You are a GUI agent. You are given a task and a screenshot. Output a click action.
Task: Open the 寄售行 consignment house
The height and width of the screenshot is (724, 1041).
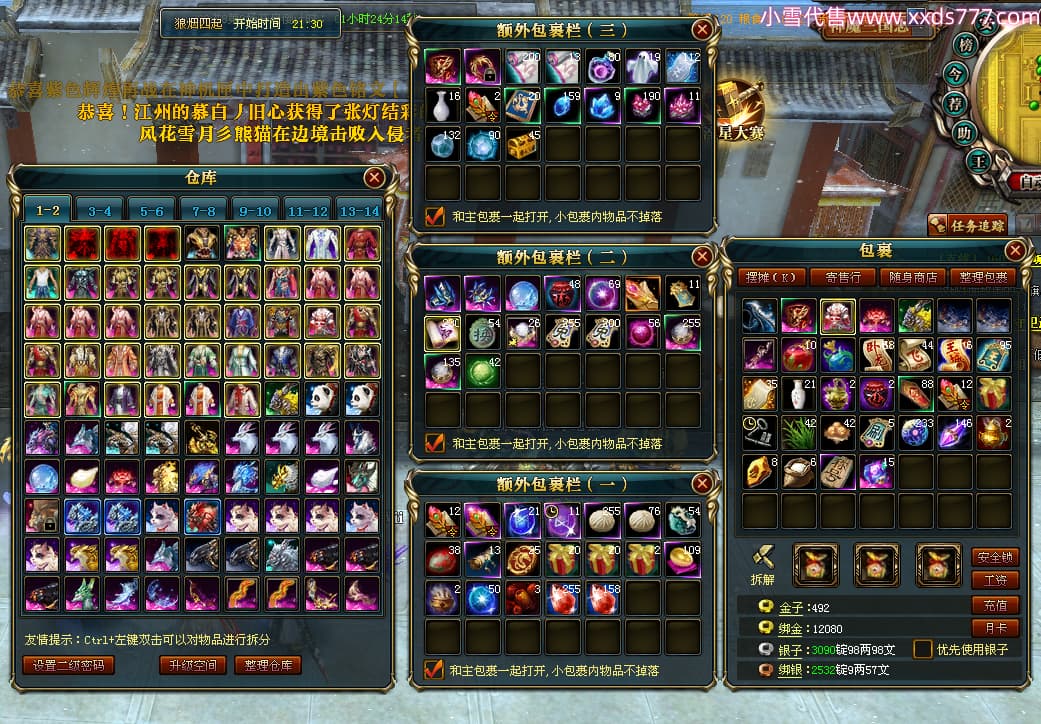[843, 277]
